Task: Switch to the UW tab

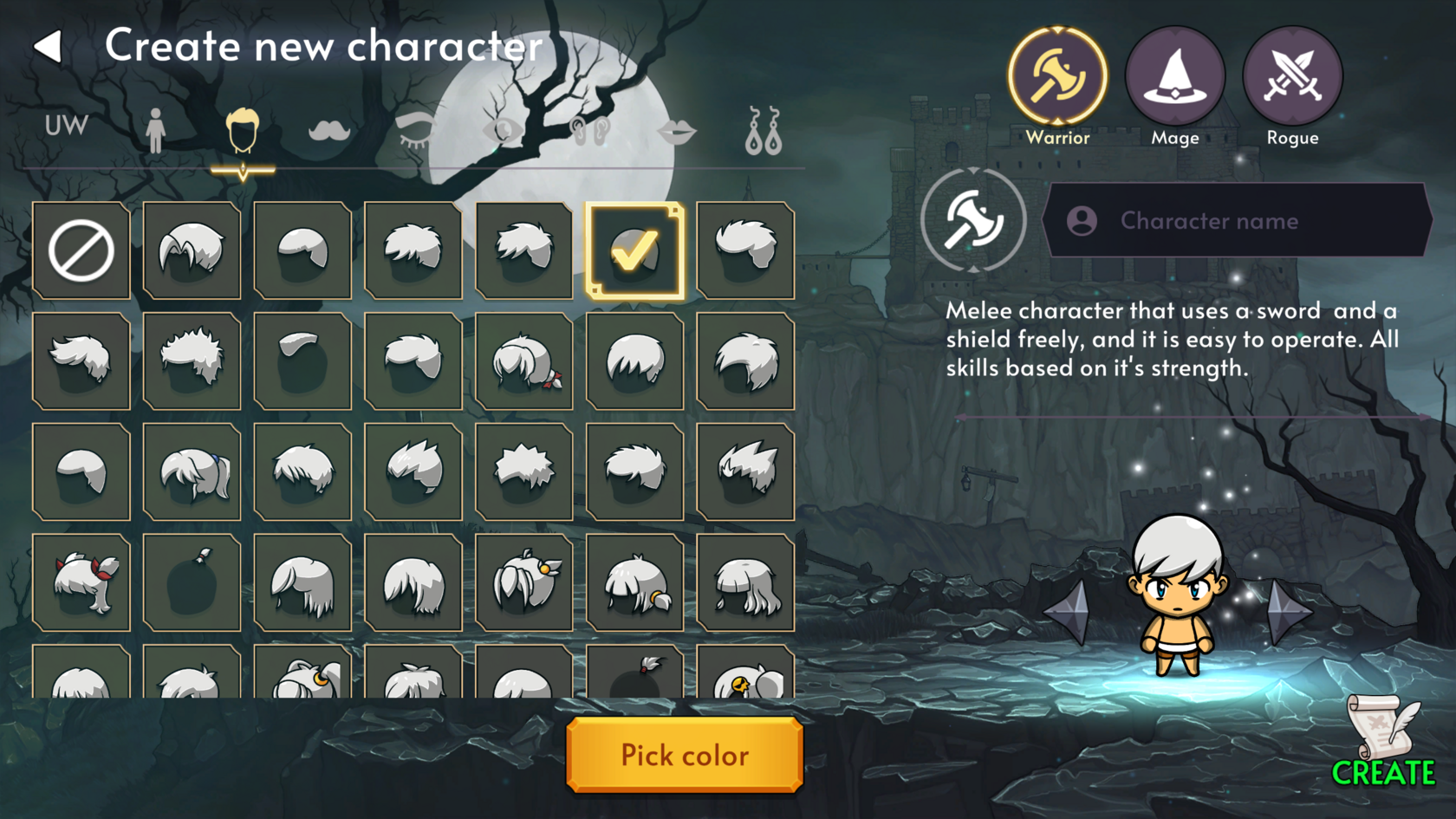Action: 67,127
